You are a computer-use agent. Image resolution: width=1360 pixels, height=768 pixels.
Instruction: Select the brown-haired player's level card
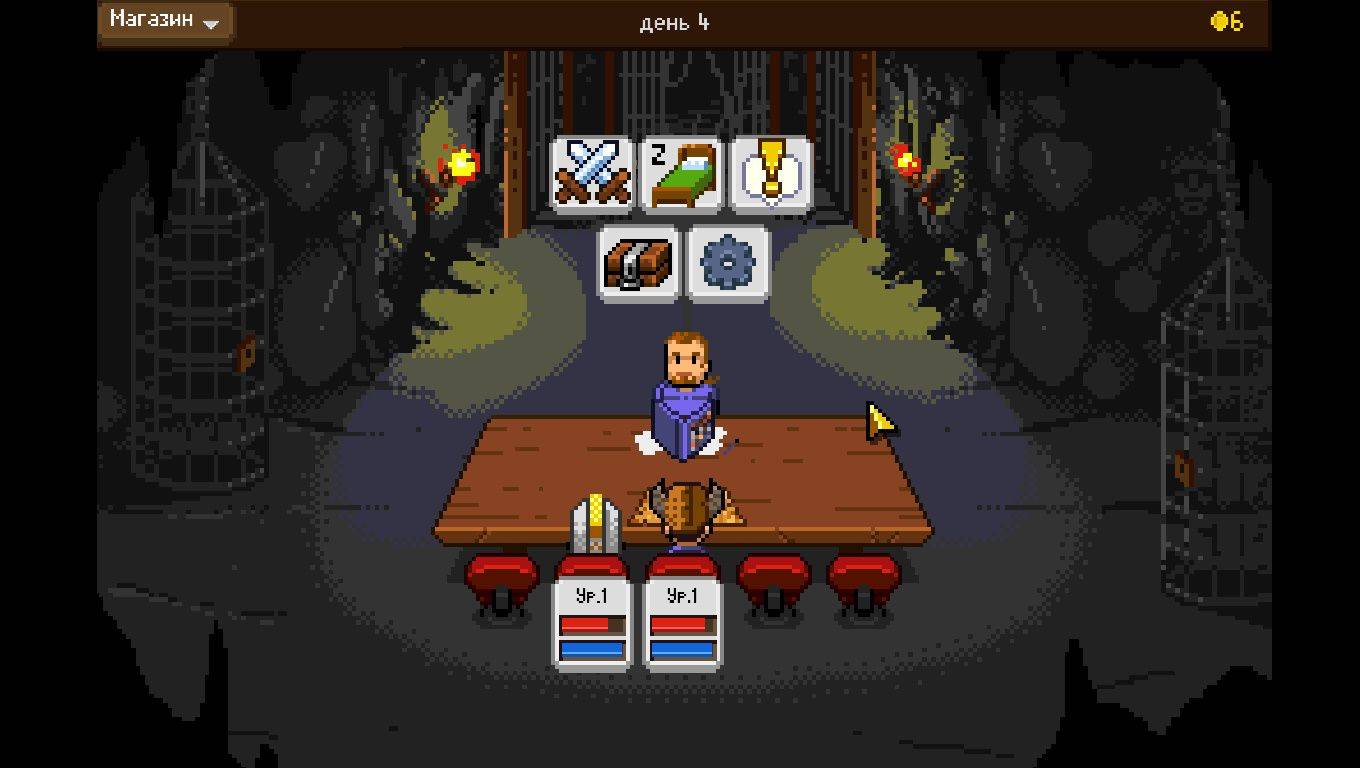[x=682, y=625]
